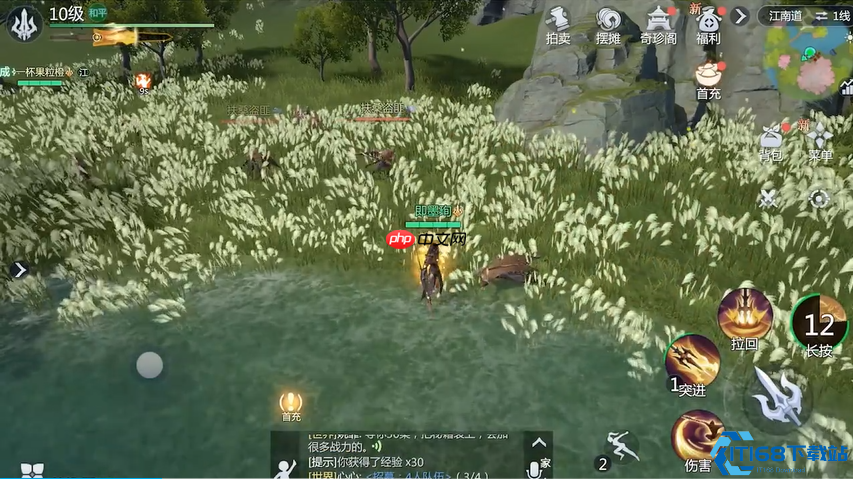Open the circular minimap

[808, 60]
